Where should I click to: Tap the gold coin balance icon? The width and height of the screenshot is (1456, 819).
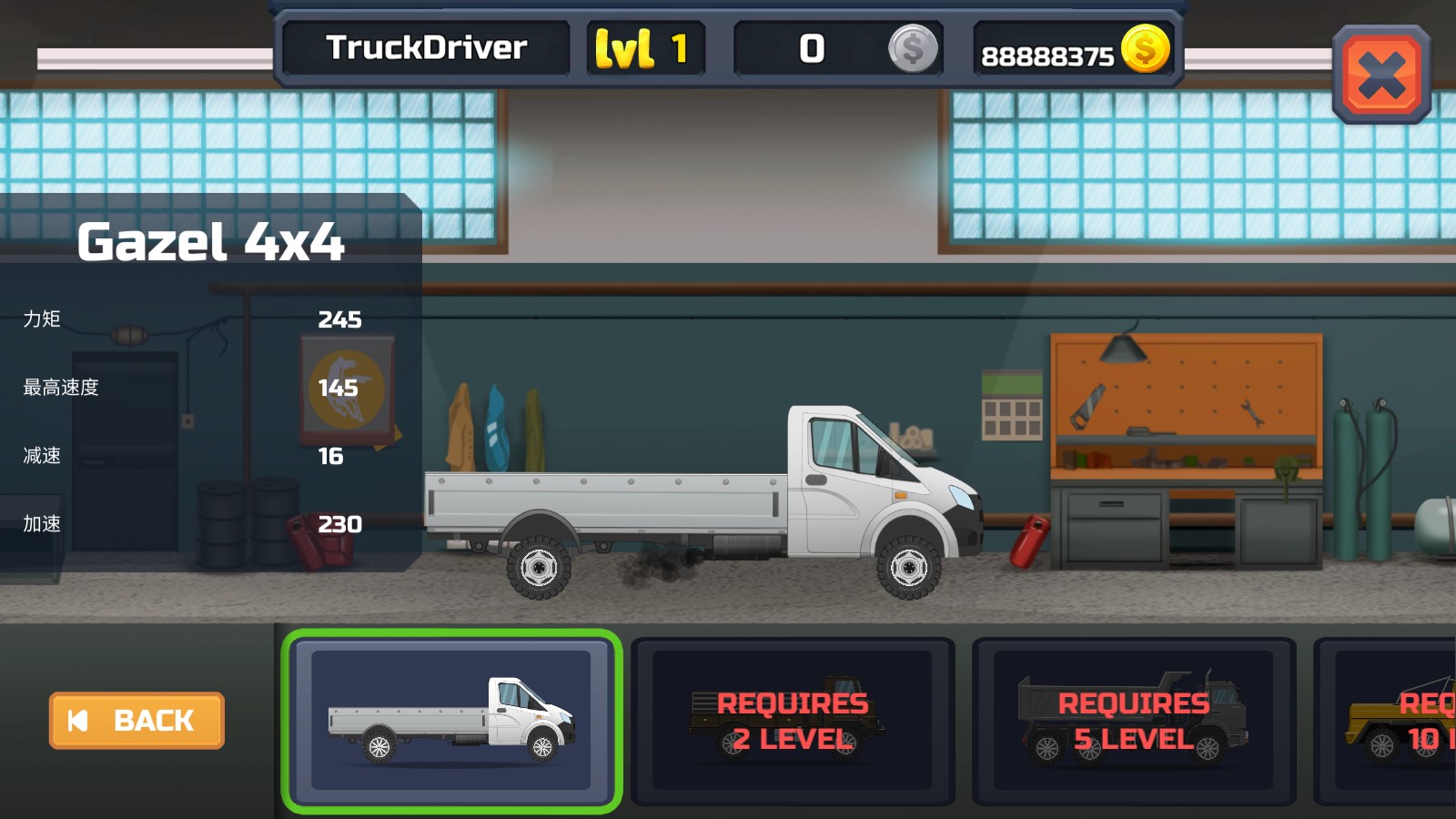click(1145, 49)
